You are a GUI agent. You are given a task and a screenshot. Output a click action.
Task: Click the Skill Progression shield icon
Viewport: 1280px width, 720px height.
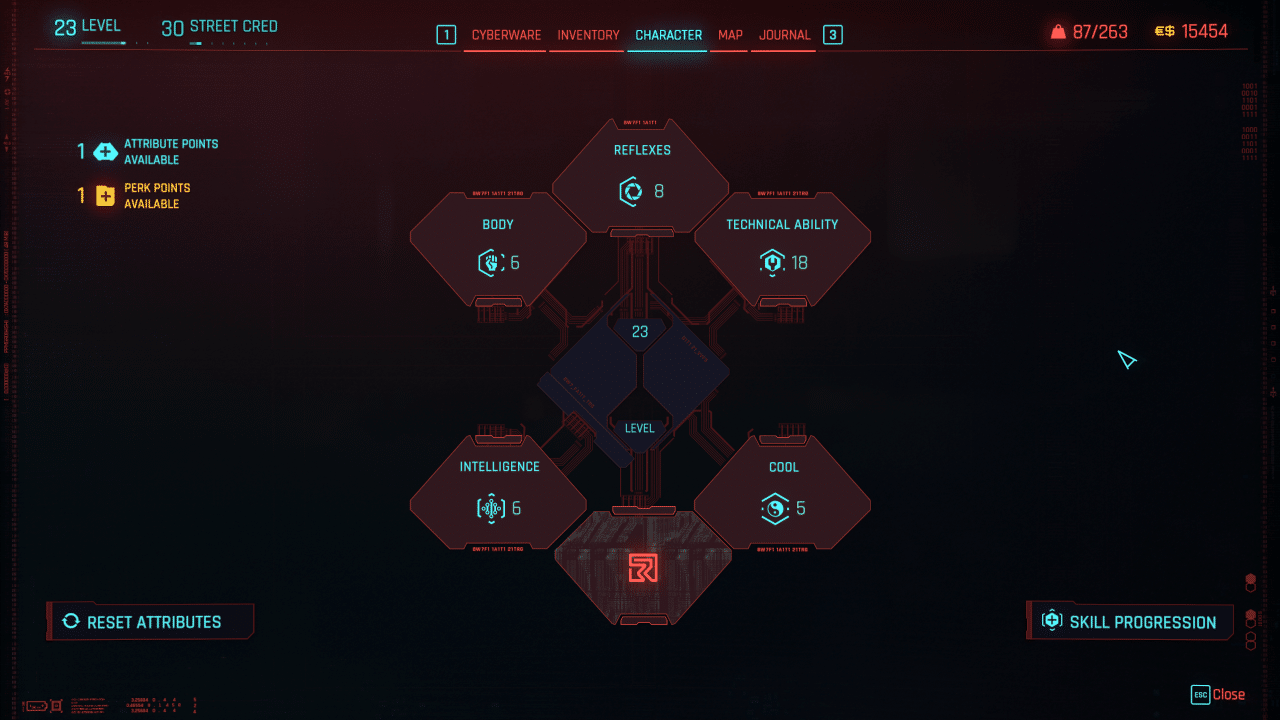(1051, 621)
